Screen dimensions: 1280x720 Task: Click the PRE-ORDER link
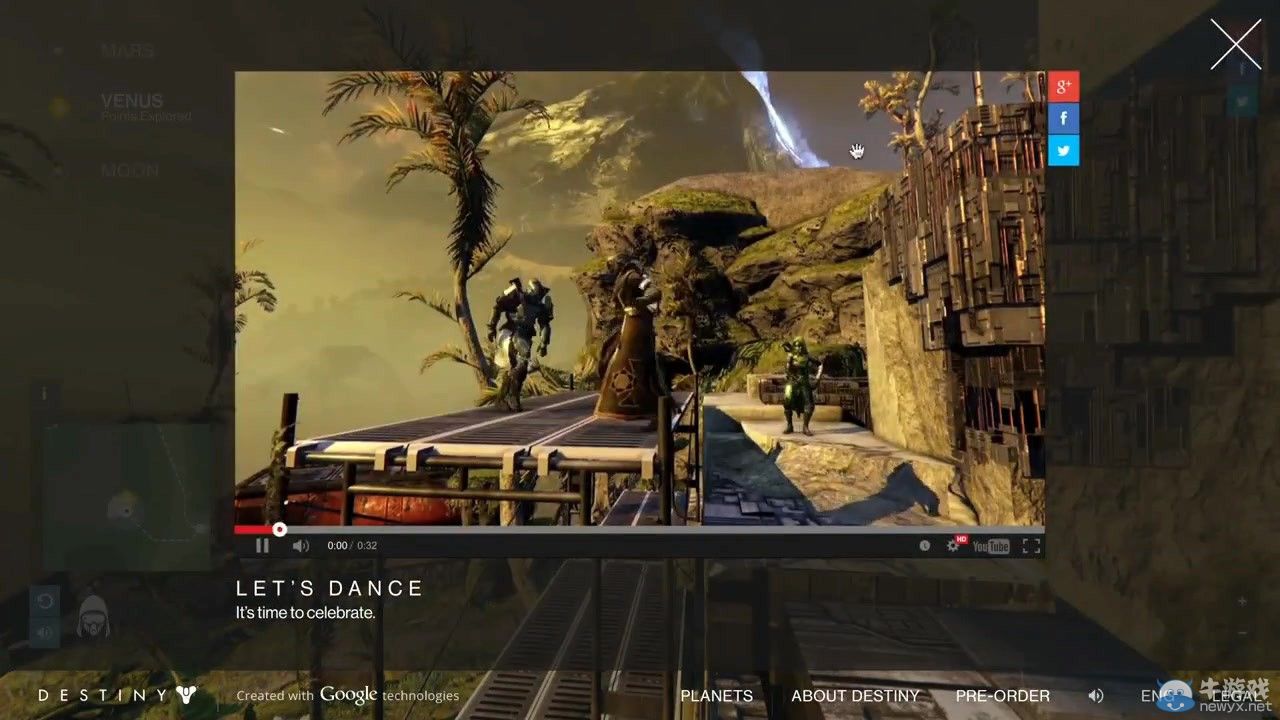pyautogui.click(x=1002, y=695)
